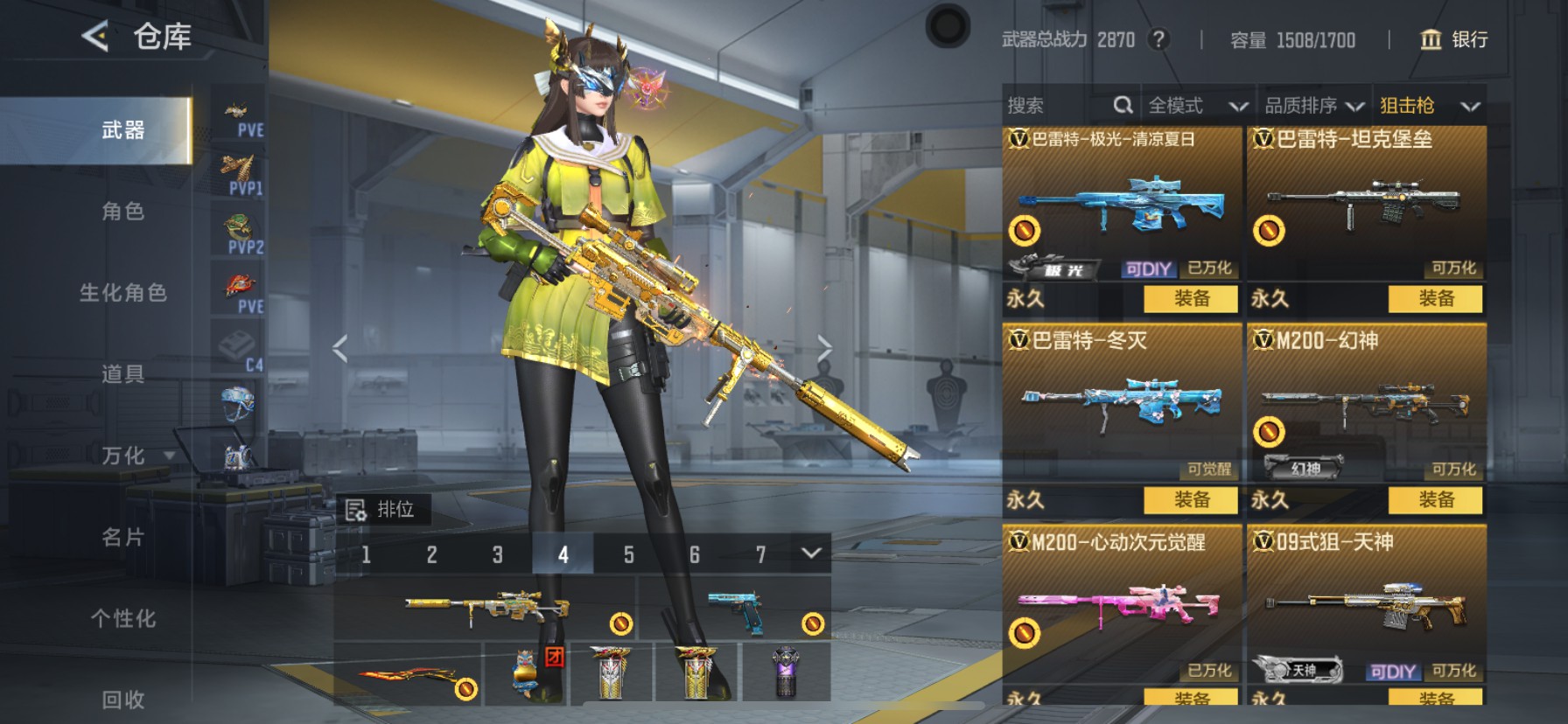Equip the 巴雷特-冬灭 sniper rifle
This screenshot has width=1568, height=724.
click(1191, 500)
